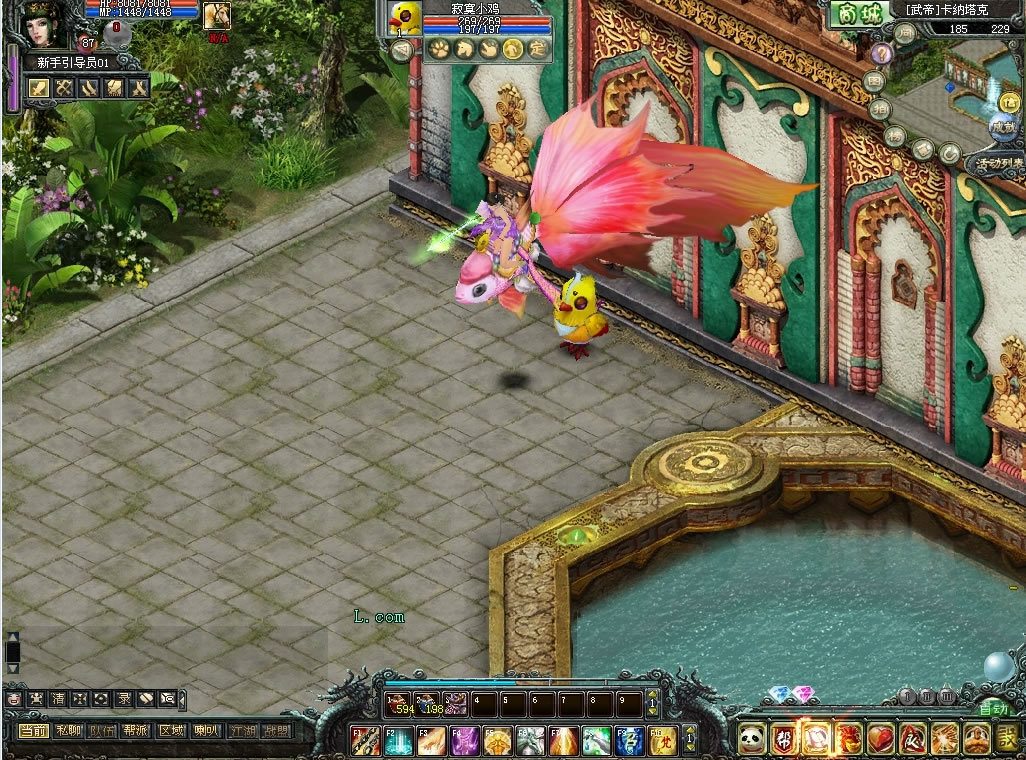The width and height of the screenshot is (1026, 760).
Task: Open the 設 settings button
Action: (1007, 739)
